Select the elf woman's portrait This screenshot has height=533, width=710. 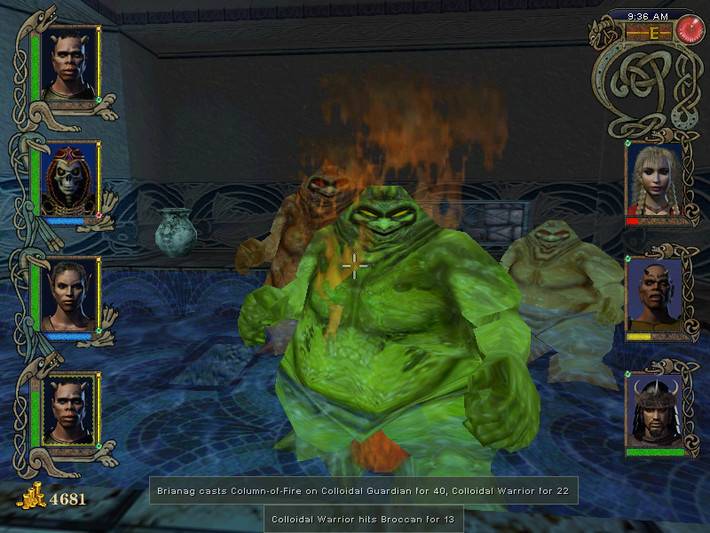tap(69, 294)
